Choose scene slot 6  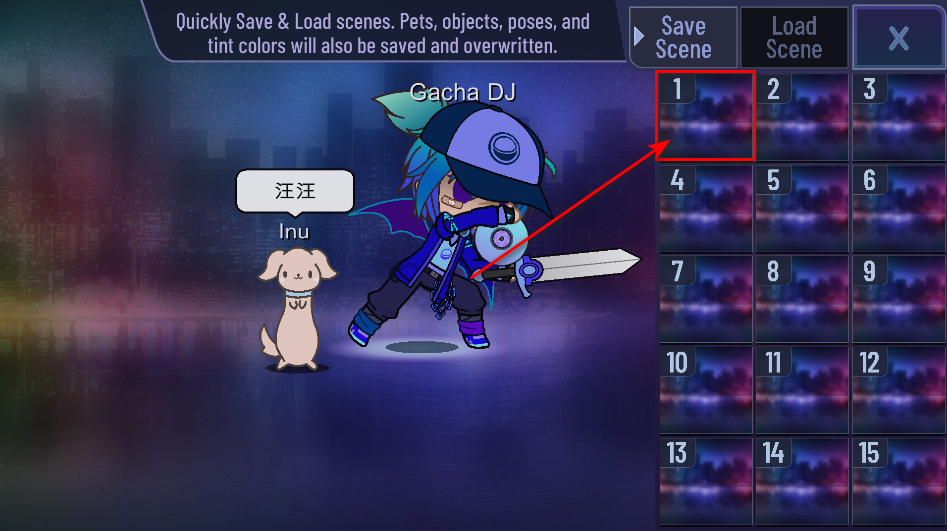tap(897, 207)
